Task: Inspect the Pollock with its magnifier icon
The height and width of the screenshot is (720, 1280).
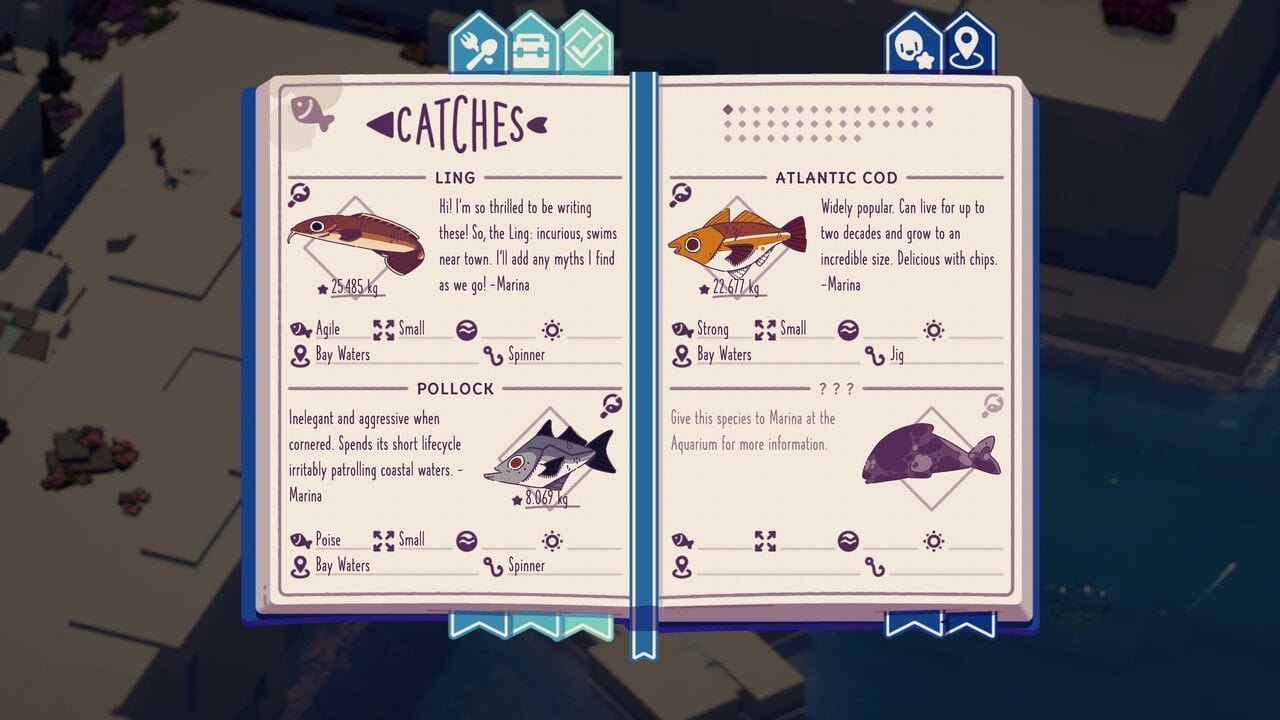Action: click(612, 405)
